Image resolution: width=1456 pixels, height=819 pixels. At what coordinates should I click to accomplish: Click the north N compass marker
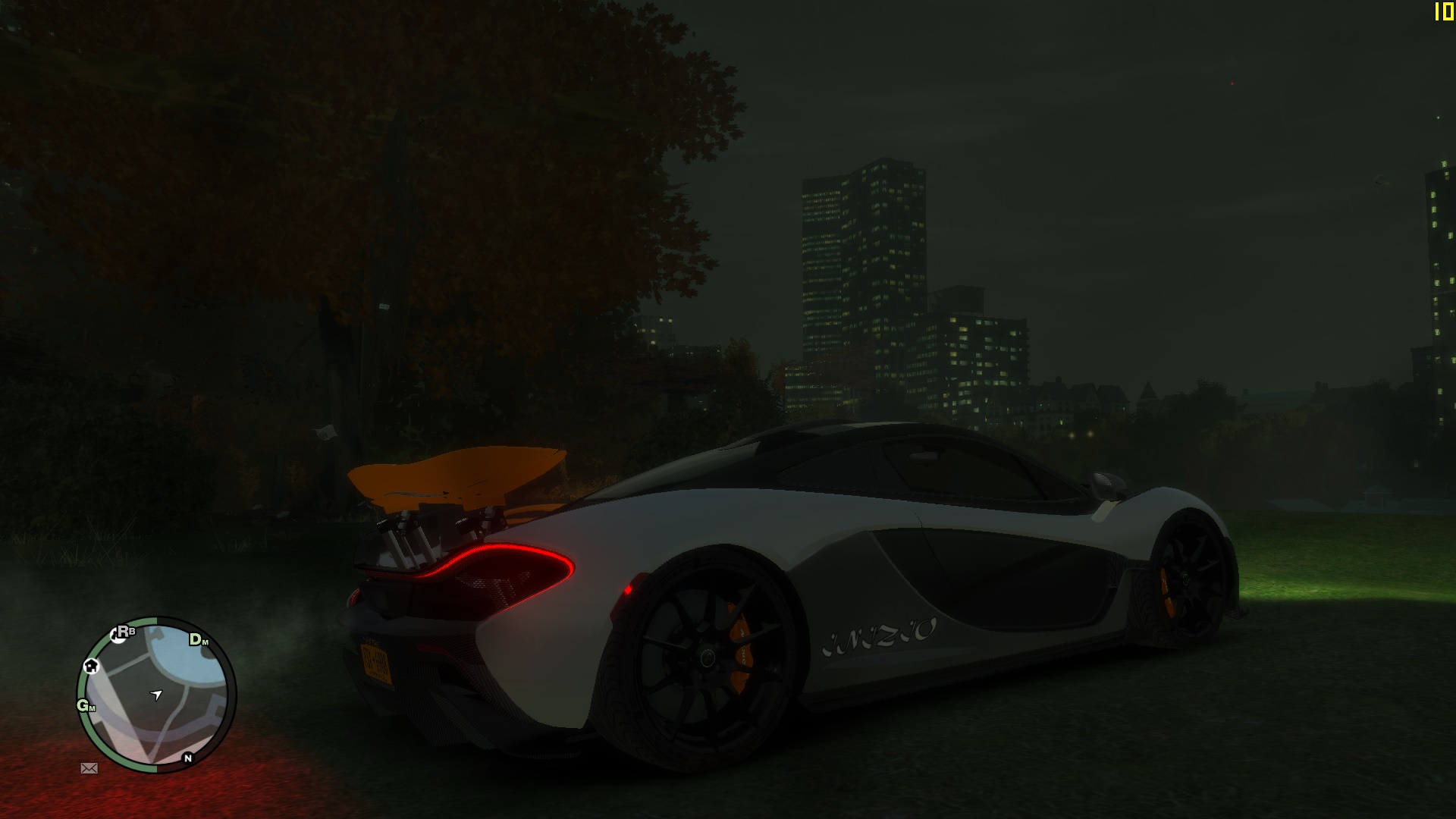tap(187, 758)
